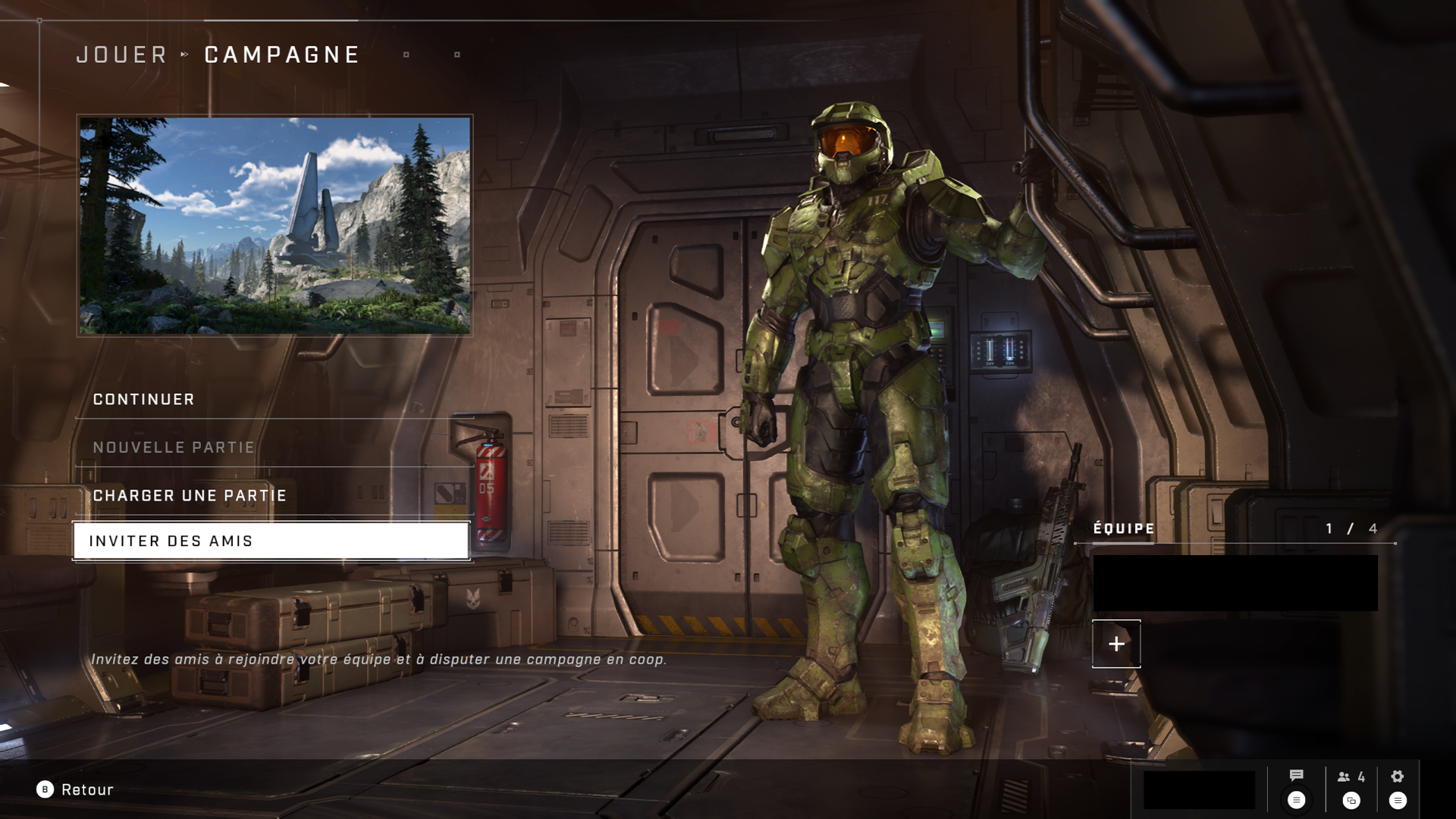Open the chat speech-bubble icon
This screenshot has width=1456, height=819.
coord(1296,776)
